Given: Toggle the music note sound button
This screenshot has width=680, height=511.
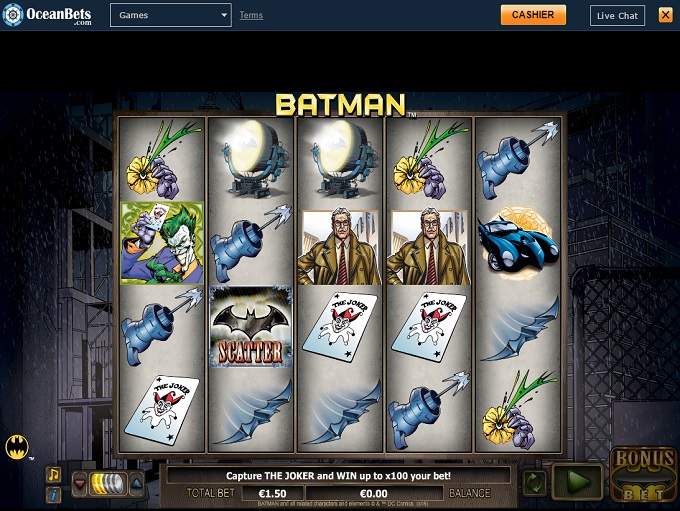Looking at the screenshot, I should (x=54, y=474).
